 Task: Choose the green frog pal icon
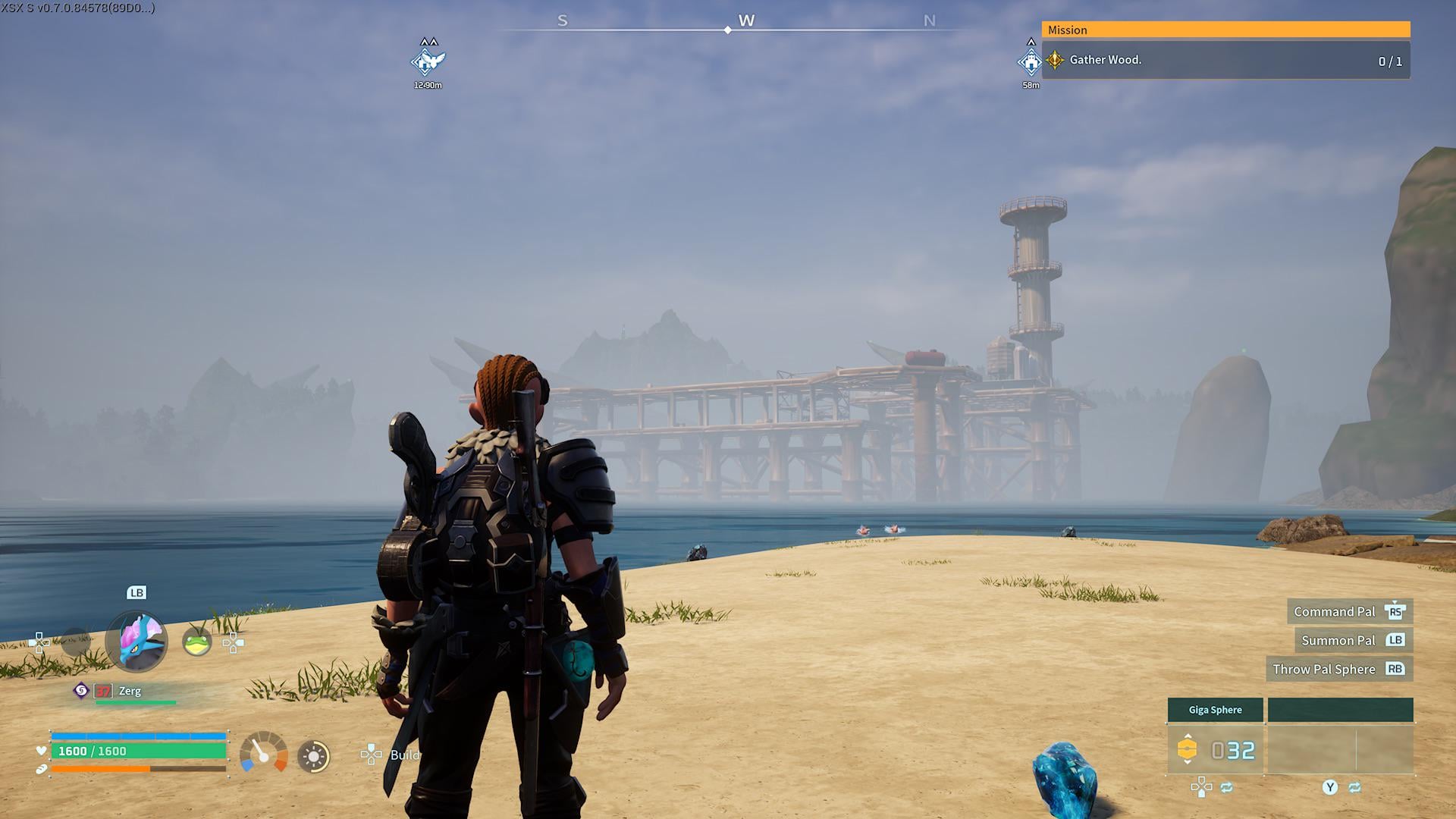pos(197,643)
